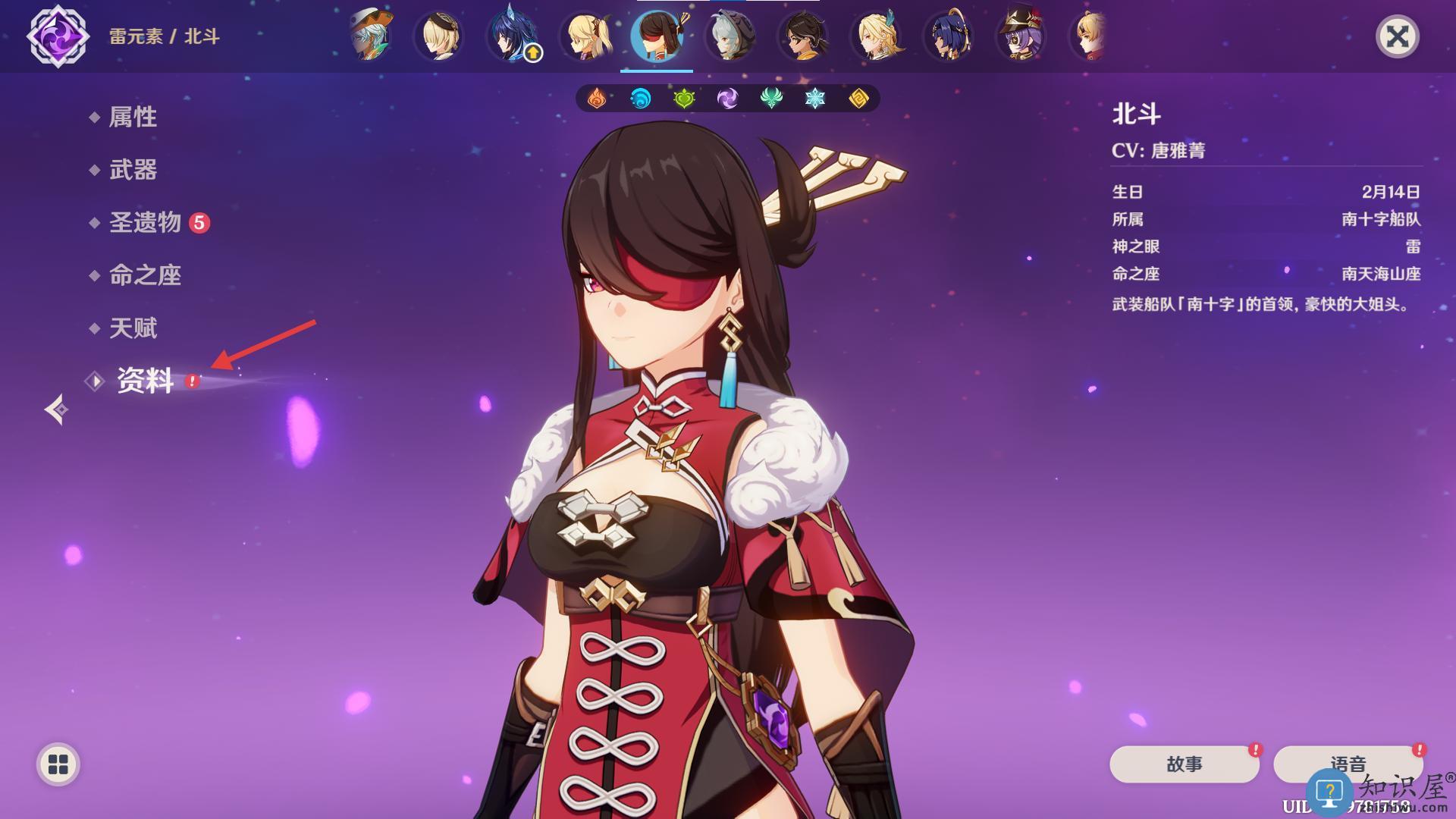The height and width of the screenshot is (819, 1456).
Task: Filter characters by Geo element
Action: (858, 99)
